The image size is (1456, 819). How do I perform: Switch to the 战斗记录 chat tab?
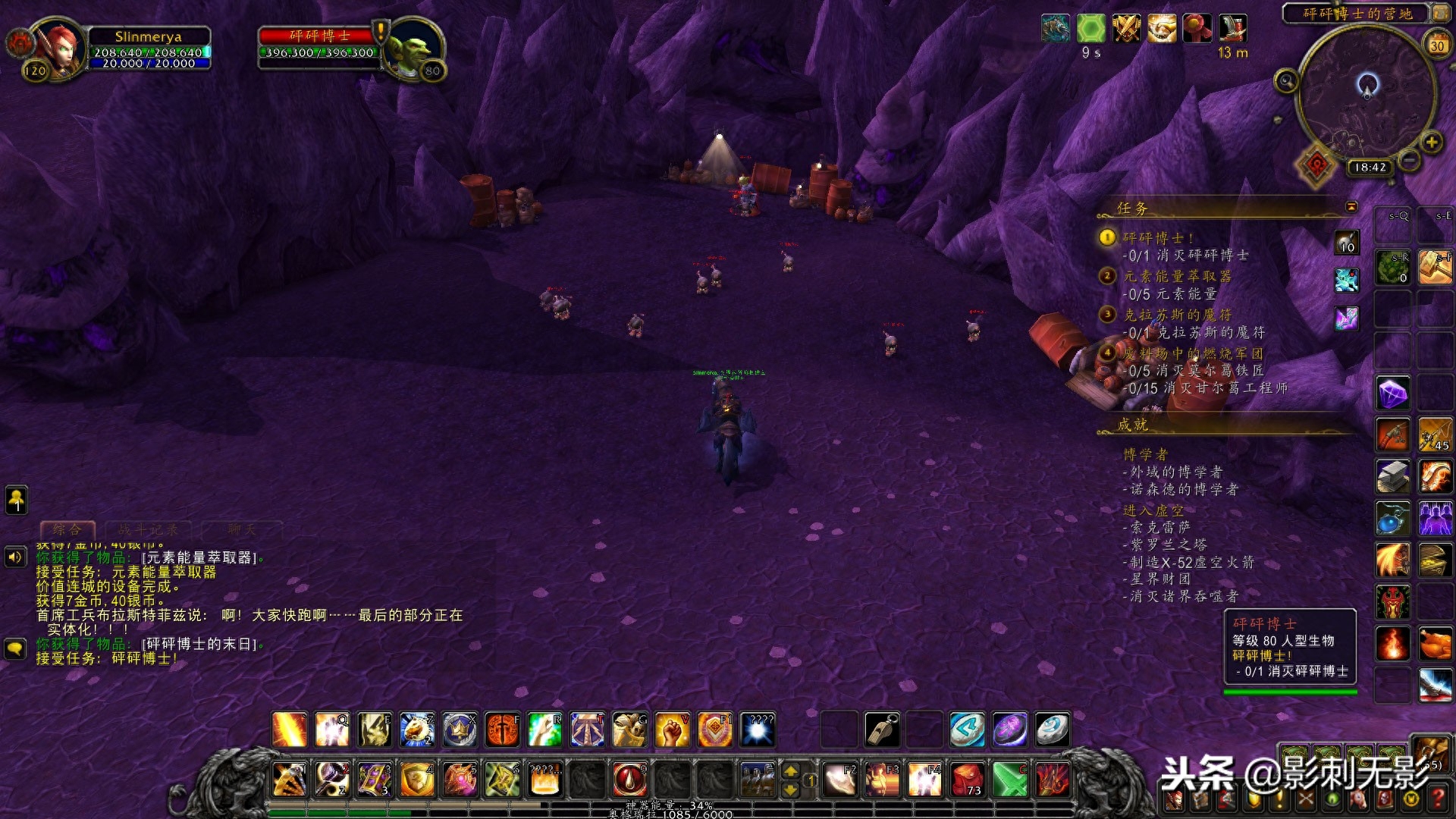point(148,529)
